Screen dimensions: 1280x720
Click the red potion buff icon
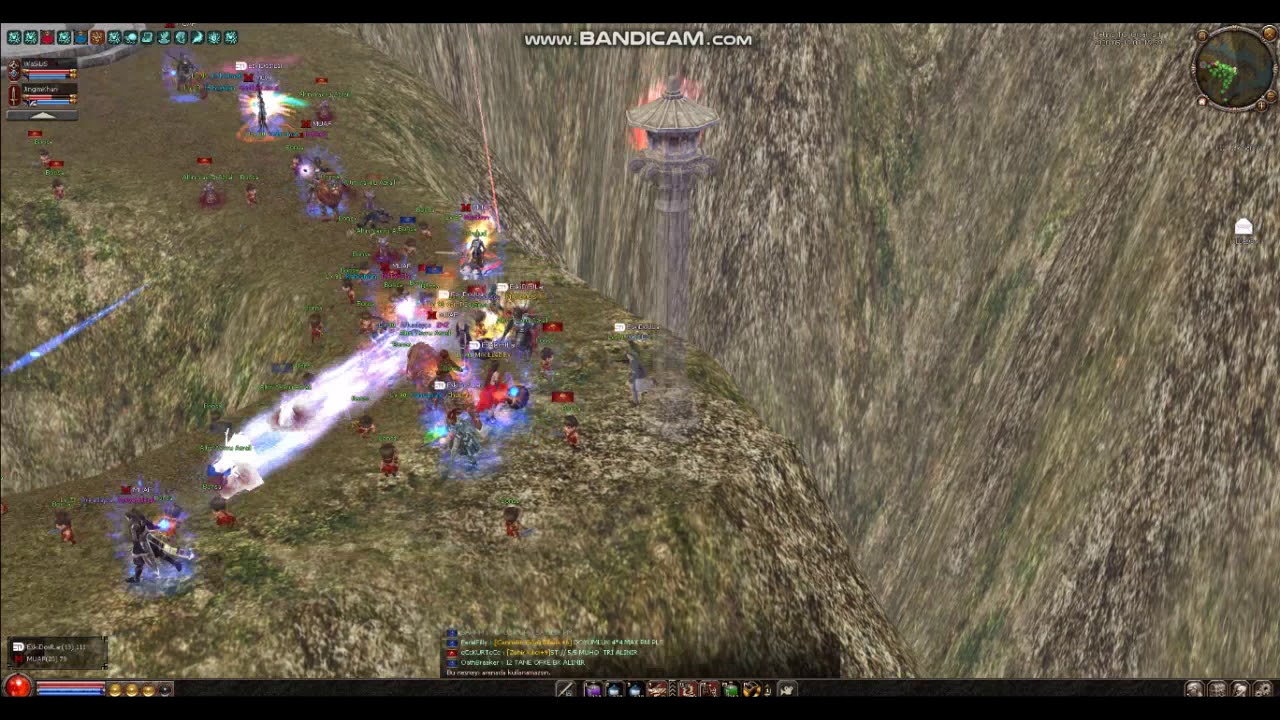(47, 38)
